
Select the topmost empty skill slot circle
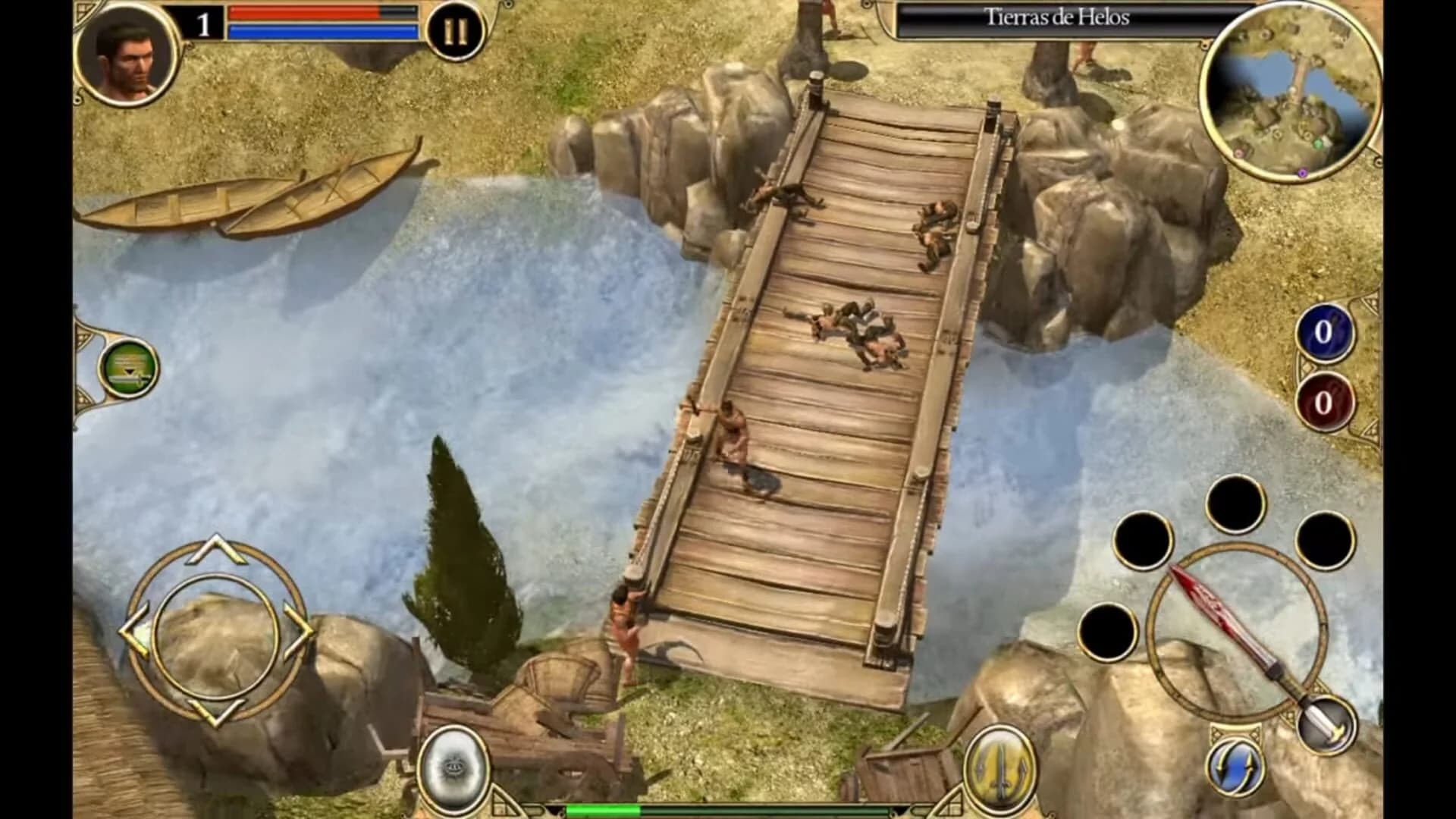(1236, 502)
